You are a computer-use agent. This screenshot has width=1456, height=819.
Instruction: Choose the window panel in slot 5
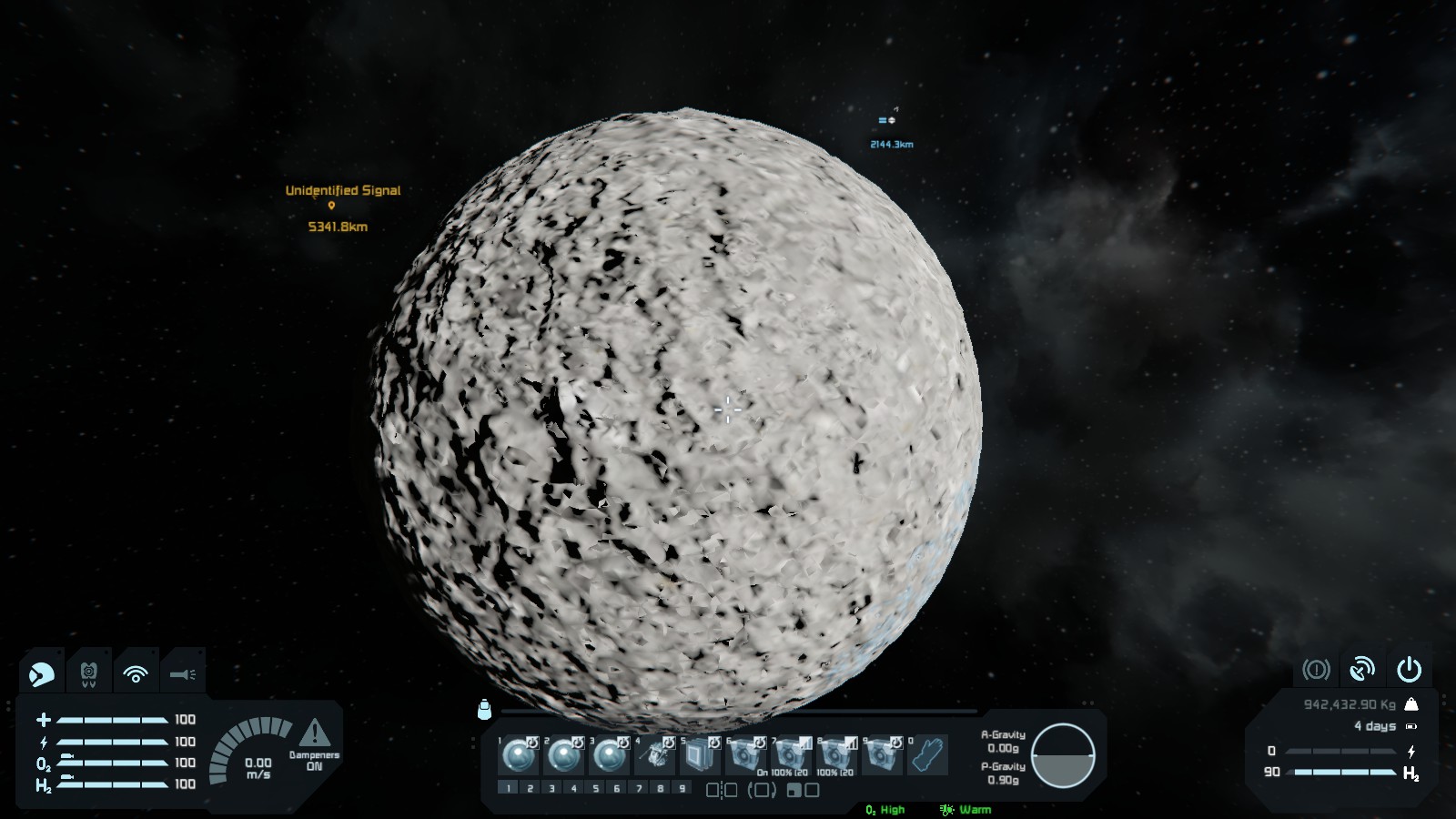click(701, 755)
